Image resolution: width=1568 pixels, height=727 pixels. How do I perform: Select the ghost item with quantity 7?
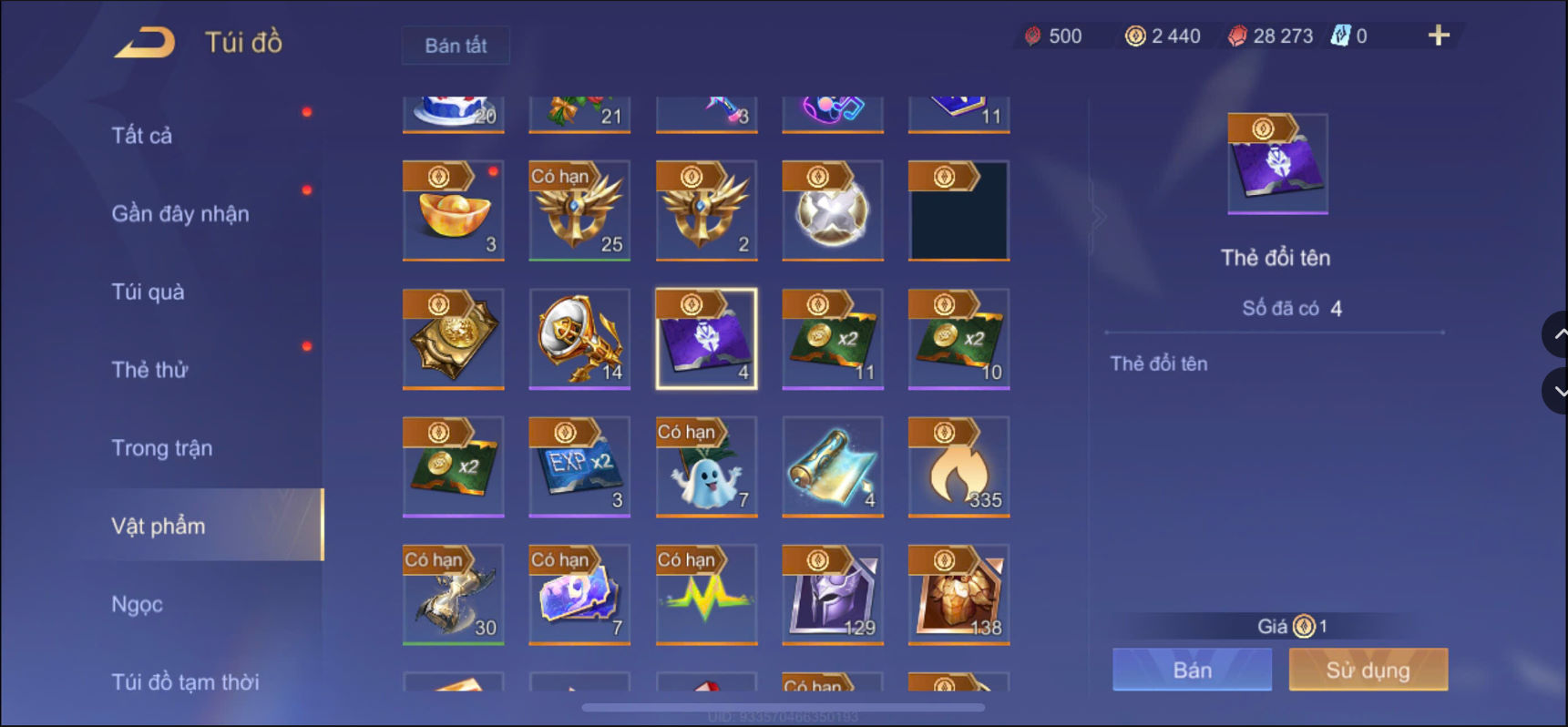pos(706,466)
